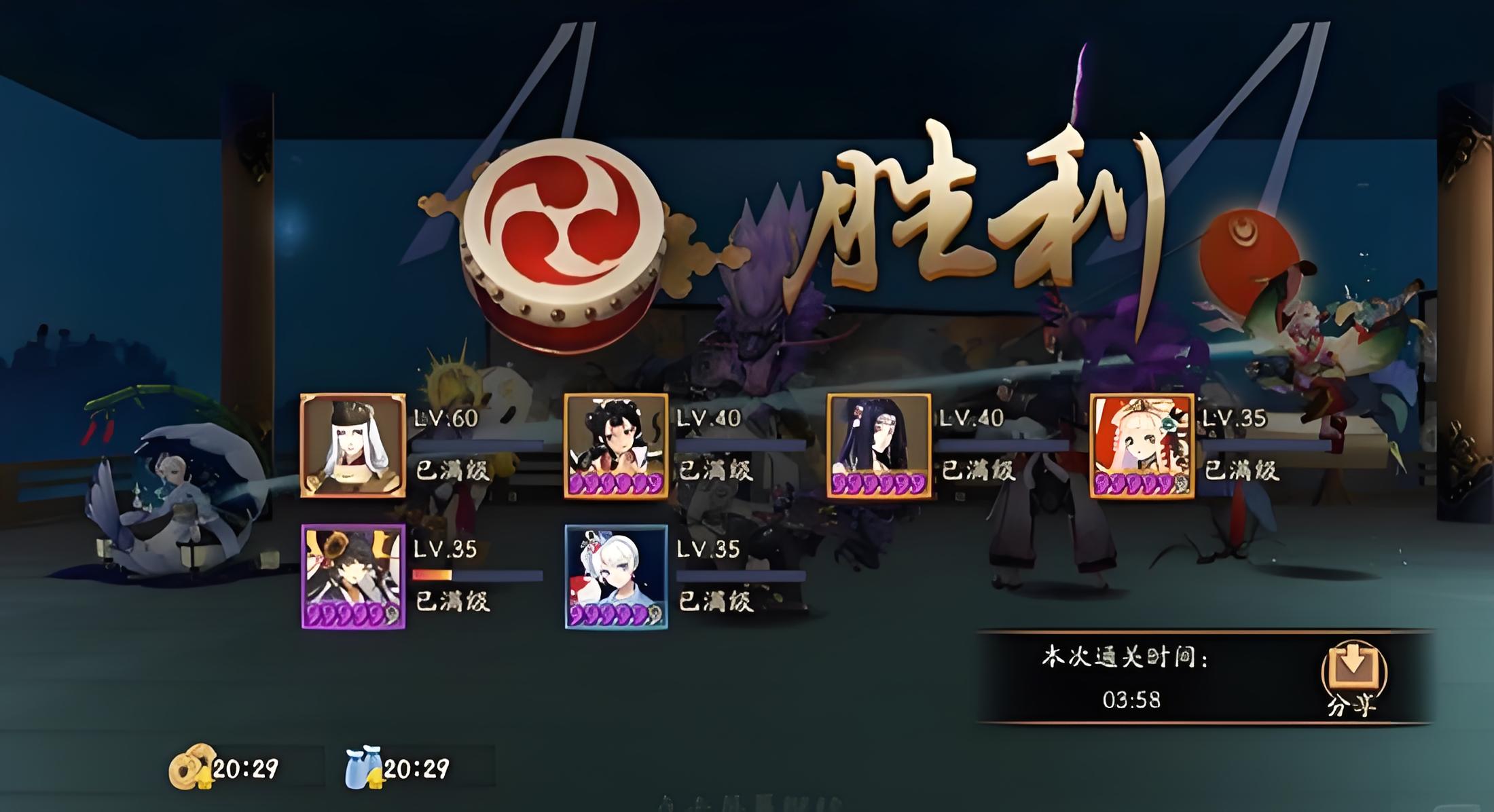Screen dimensions: 1494x812
Task: Select the LV.40 black curly-haired shikigami portrait
Action: 616,445
